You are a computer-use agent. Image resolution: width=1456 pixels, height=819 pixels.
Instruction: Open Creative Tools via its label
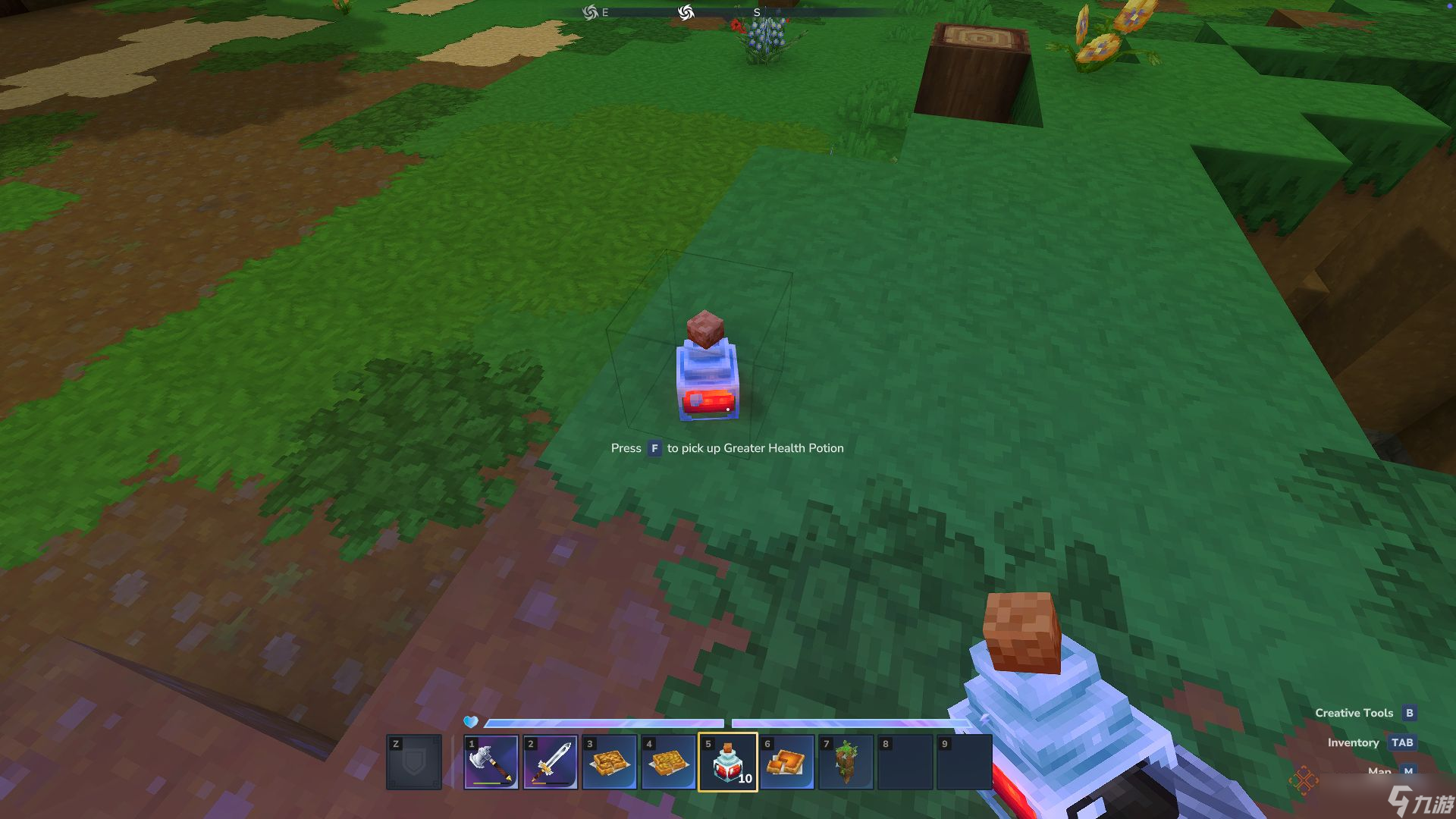click(1354, 713)
